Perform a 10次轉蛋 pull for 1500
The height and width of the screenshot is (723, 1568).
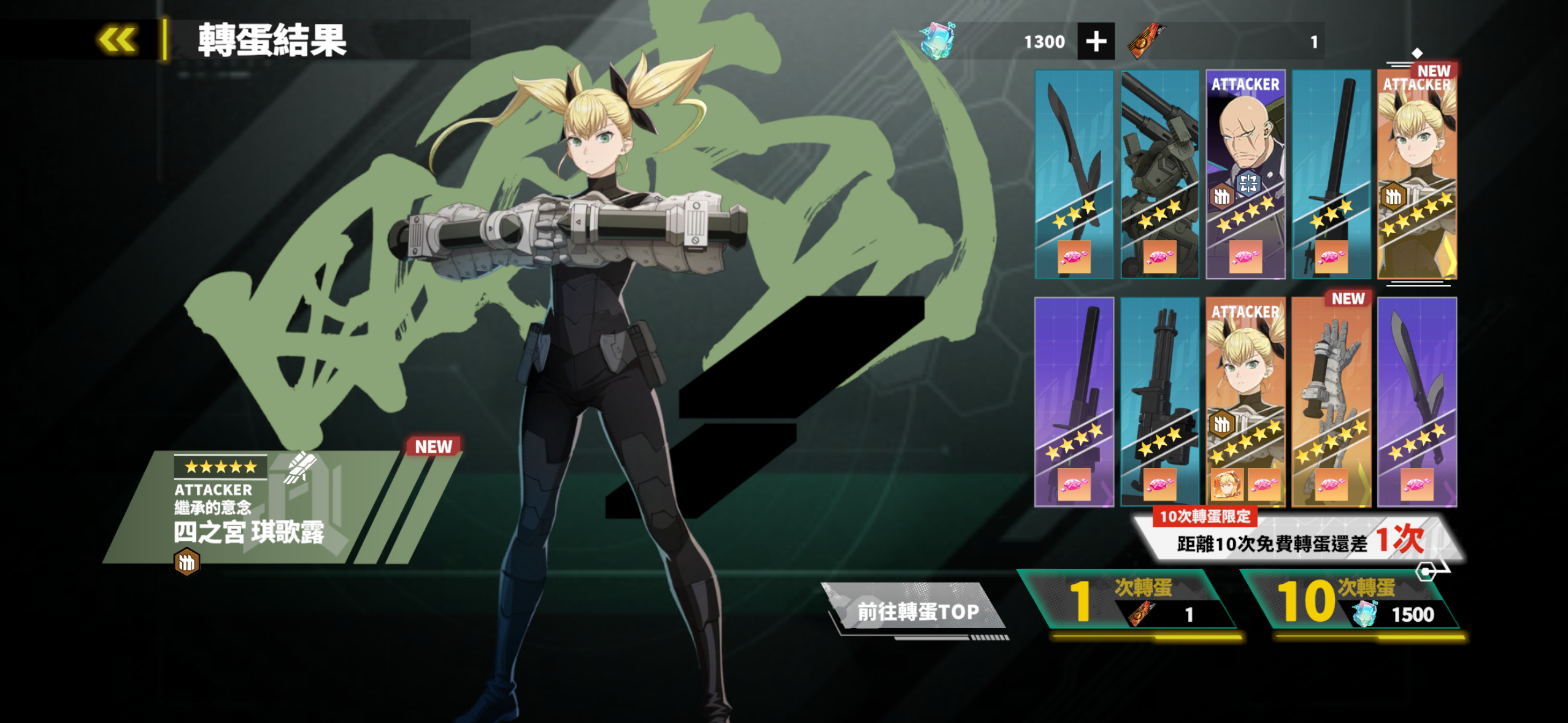(x=1353, y=601)
